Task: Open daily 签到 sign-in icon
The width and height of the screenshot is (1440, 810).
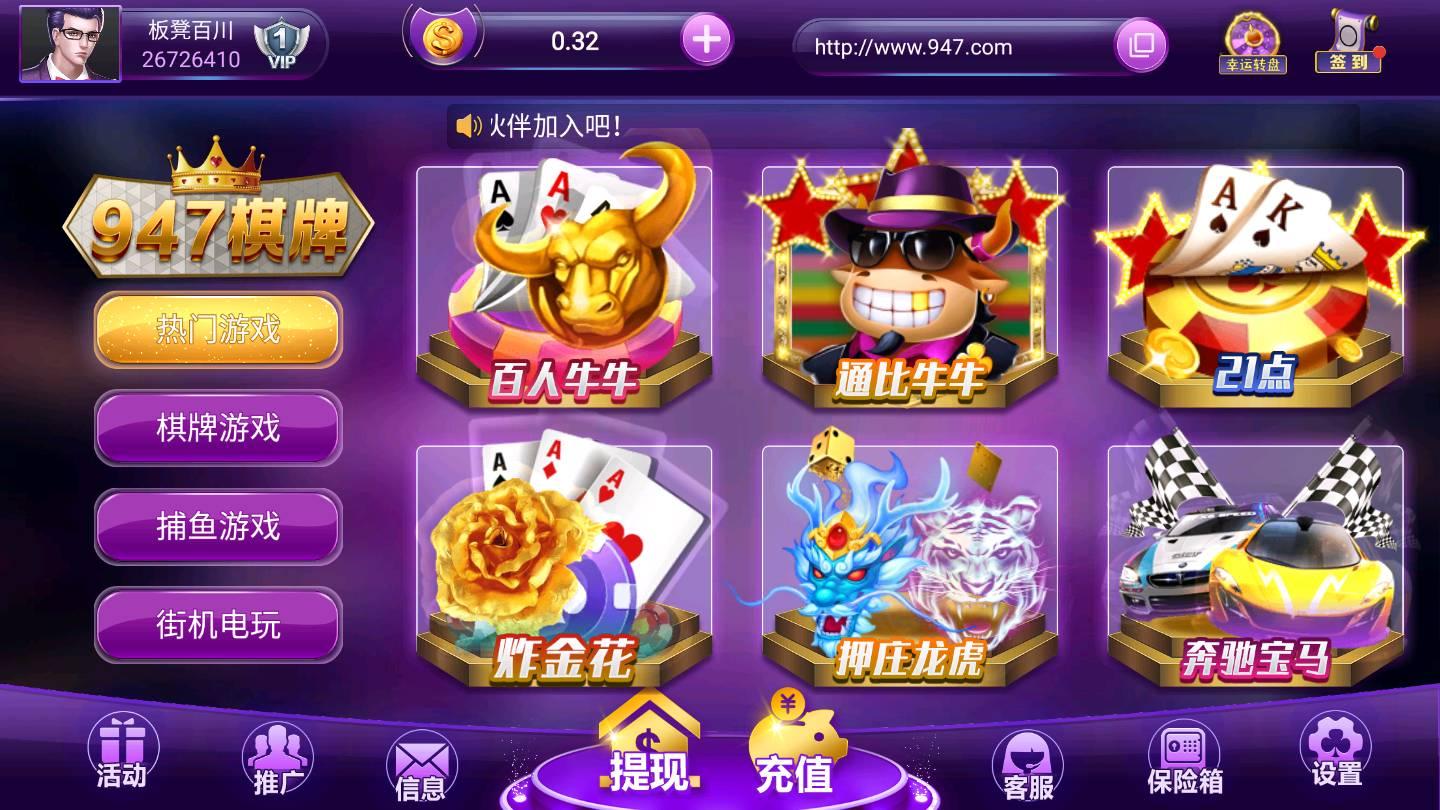Action: pyautogui.click(x=1350, y=42)
